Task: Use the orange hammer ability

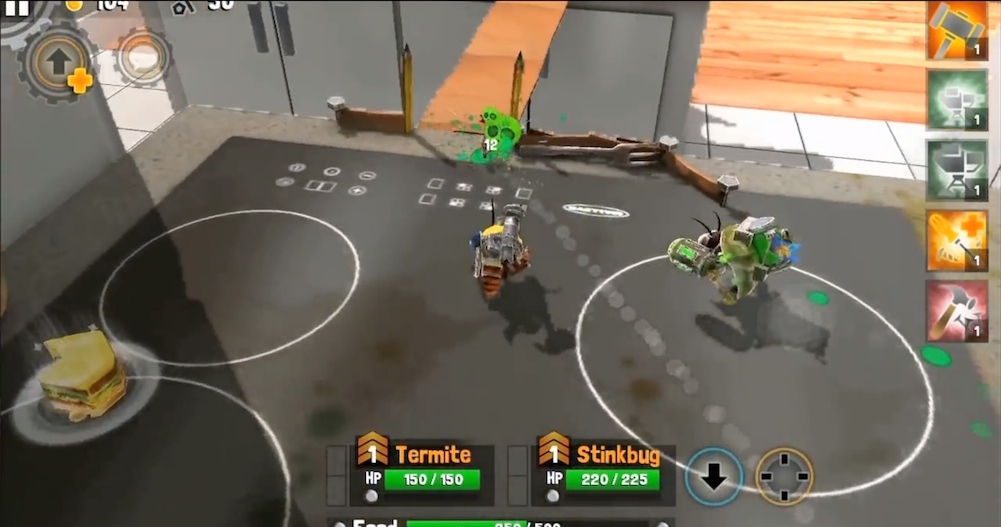Action: pyautogui.click(x=957, y=28)
